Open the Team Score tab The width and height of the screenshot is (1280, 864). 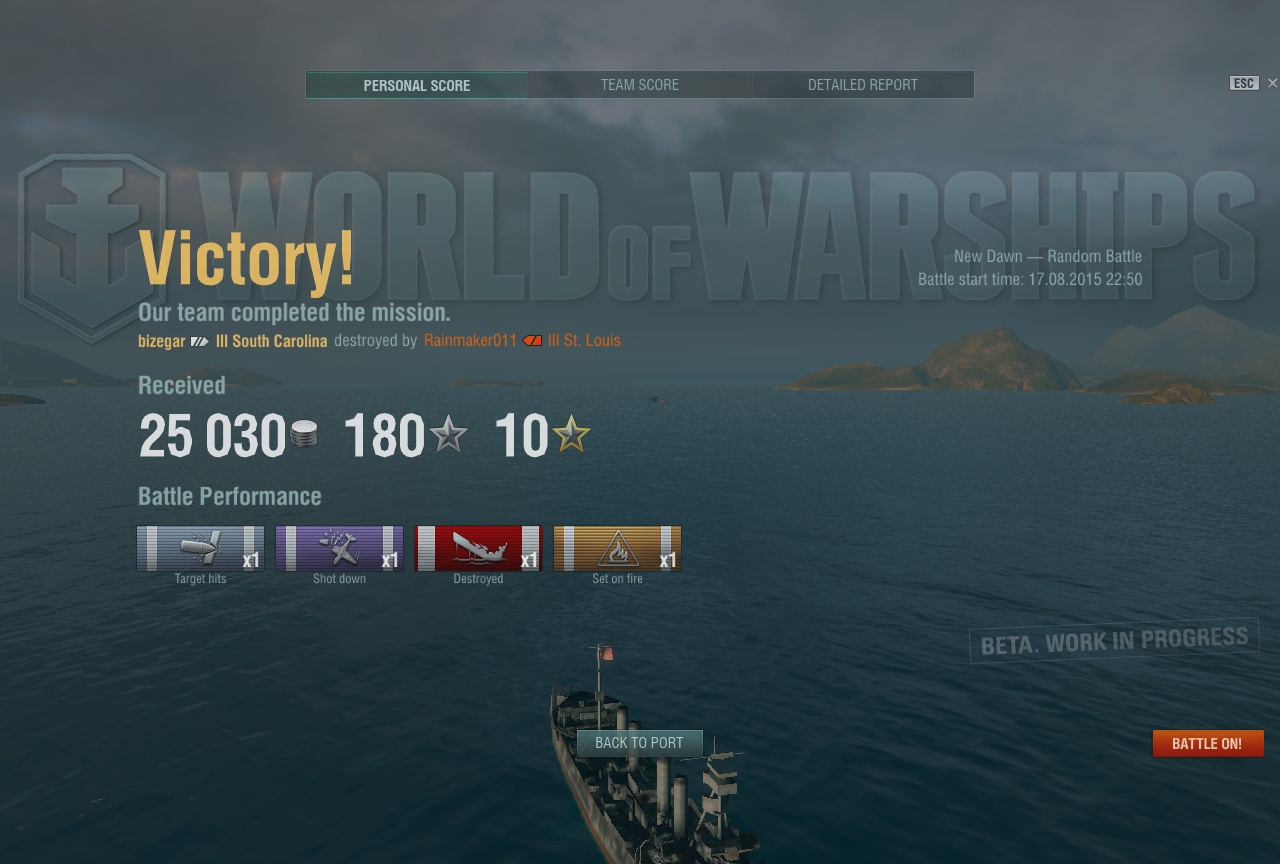[x=639, y=85]
